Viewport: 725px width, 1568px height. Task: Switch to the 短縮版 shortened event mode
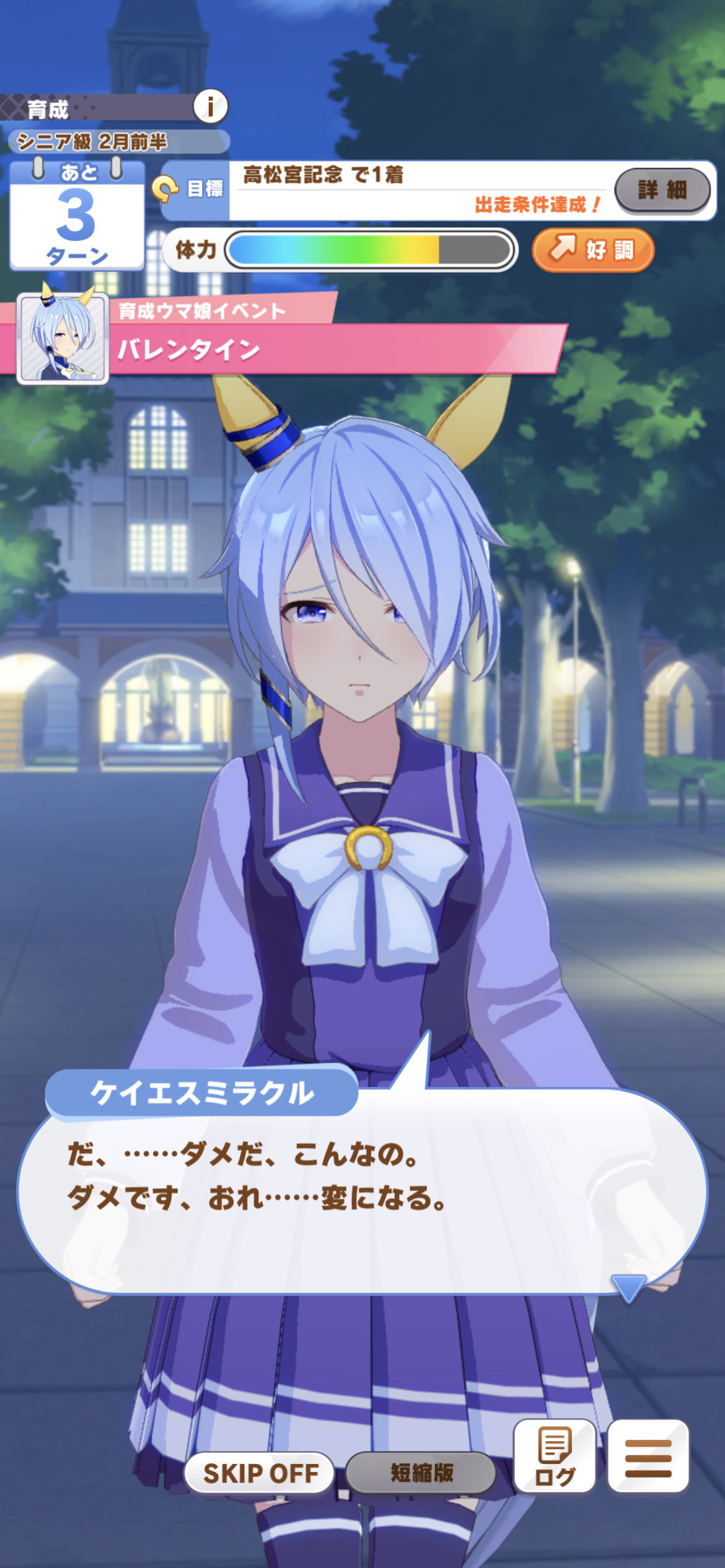coord(421,1473)
